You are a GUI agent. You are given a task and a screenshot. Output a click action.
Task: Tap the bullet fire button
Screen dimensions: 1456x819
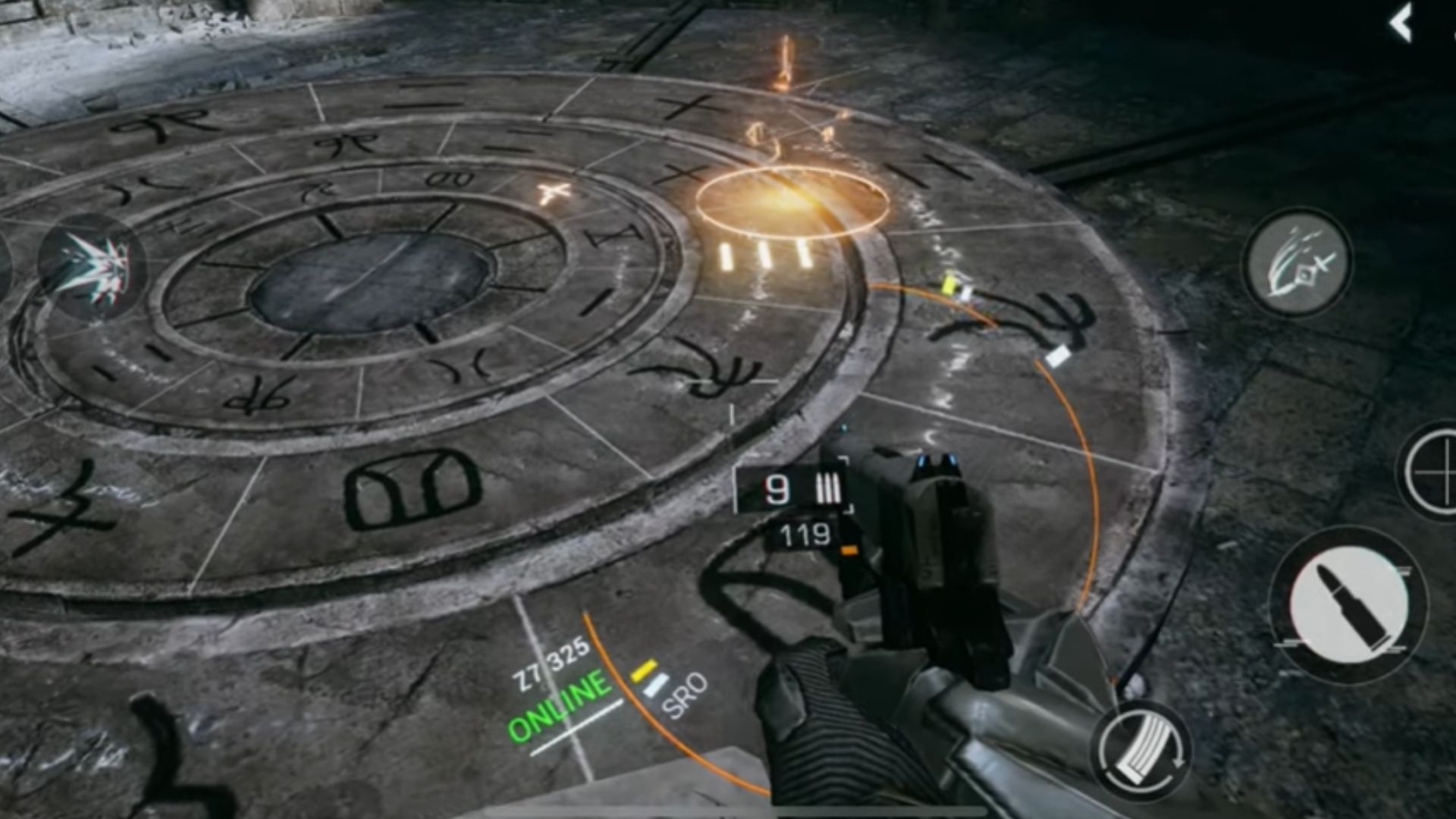(1348, 604)
